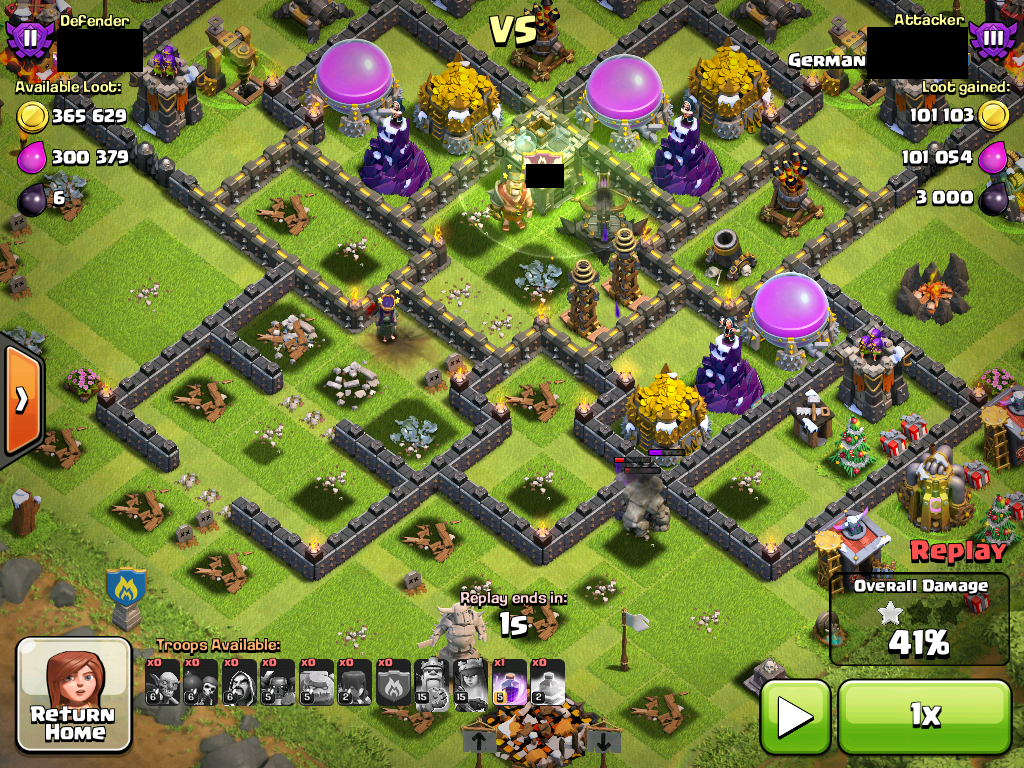Screen dimensions: 1024x768
Task: Select the Barbarian King hero slot
Action: [431, 683]
